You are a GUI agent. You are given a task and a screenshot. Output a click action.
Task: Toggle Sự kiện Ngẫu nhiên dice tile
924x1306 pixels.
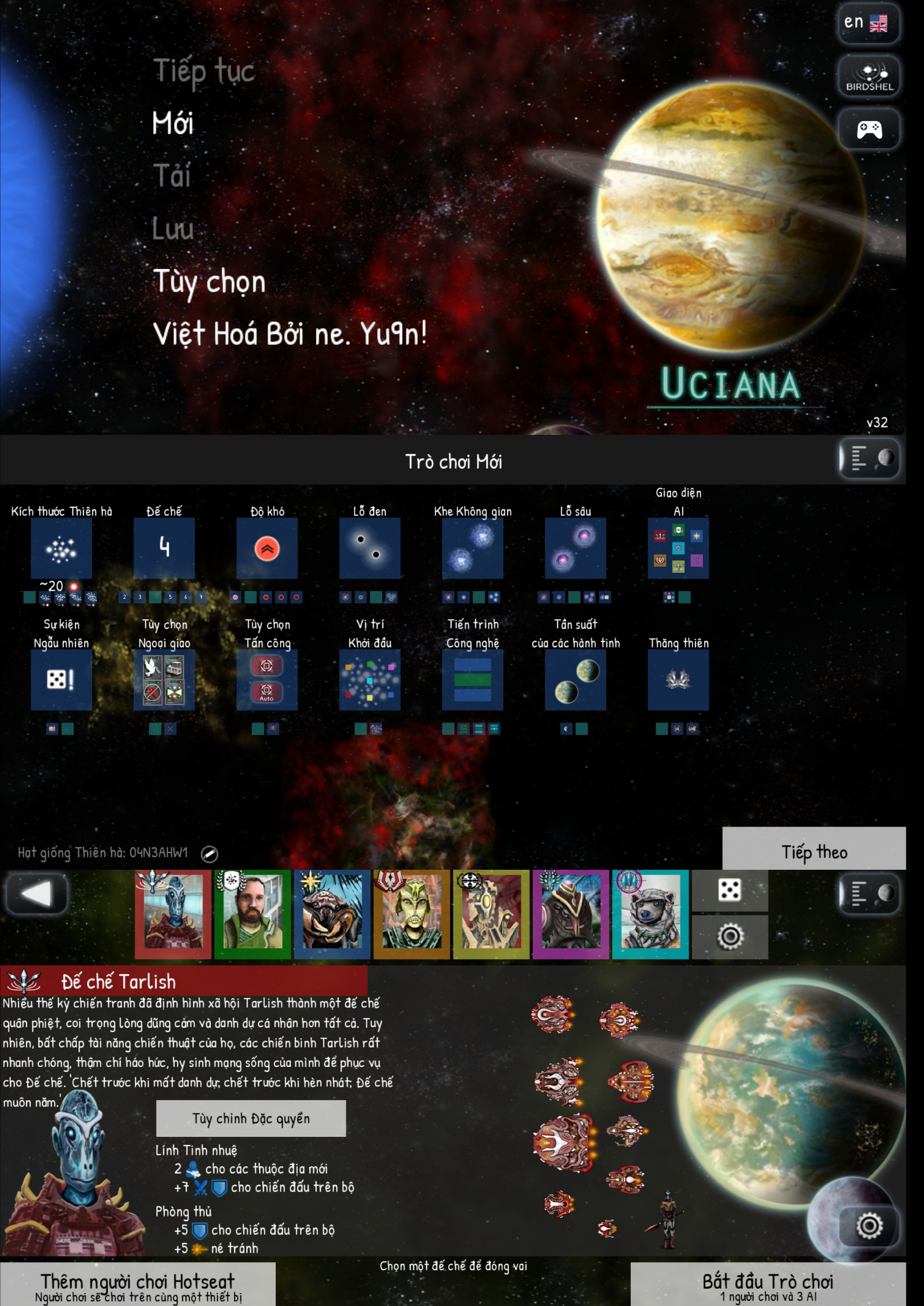point(62,679)
